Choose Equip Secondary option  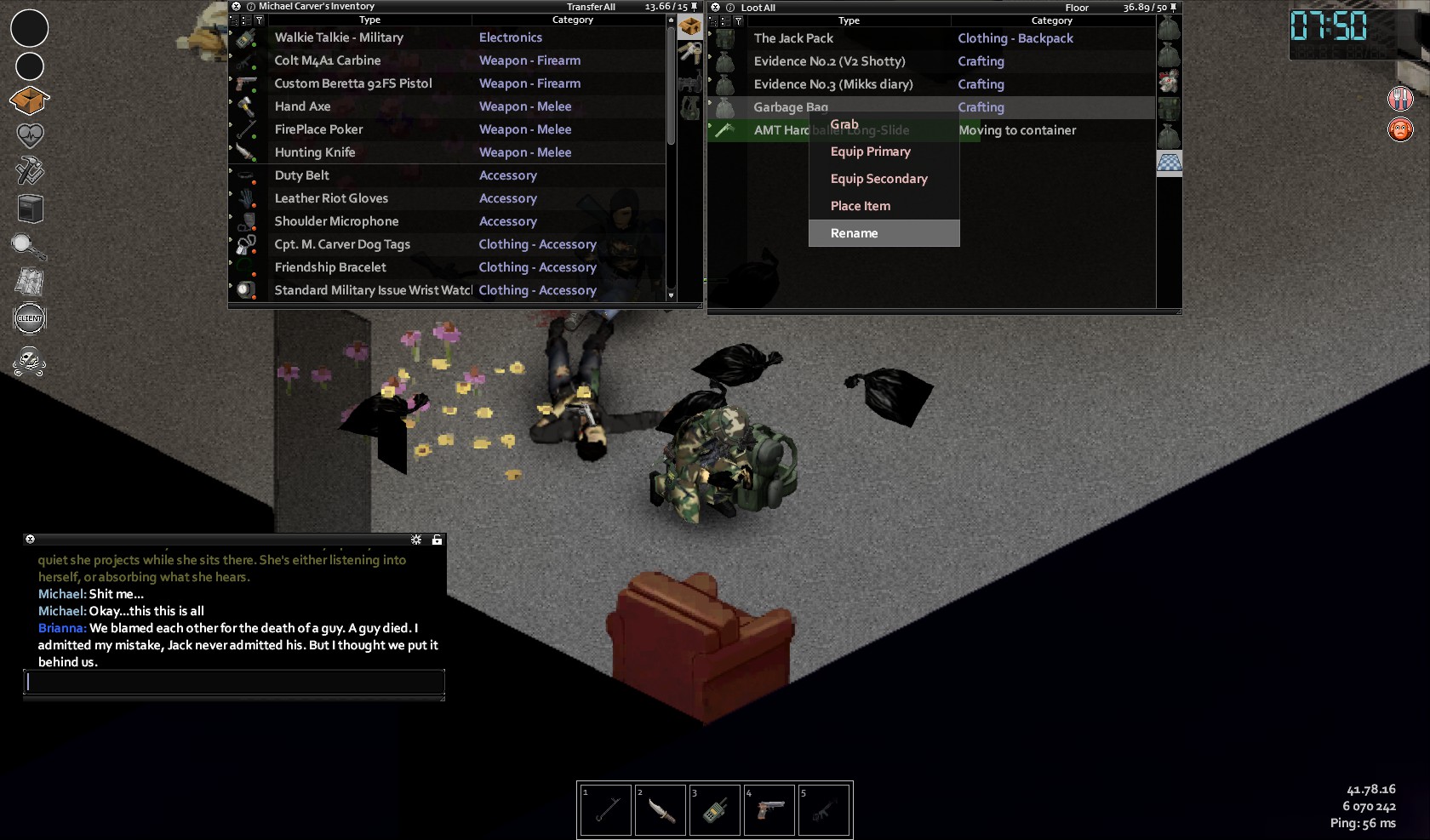878,179
